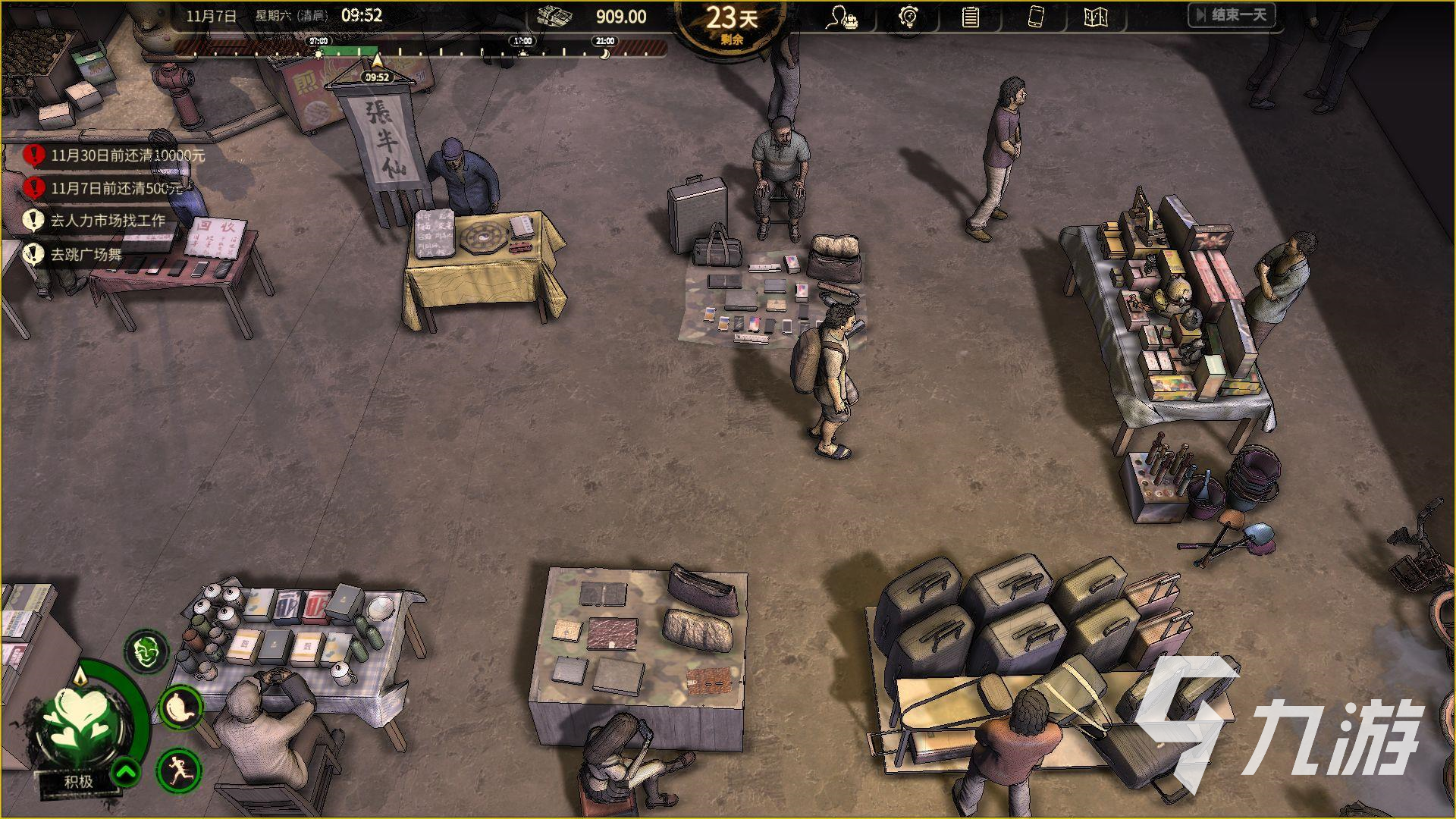The width and height of the screenshot is (1456, 819).
Task: Click the smiling face status icon
Action: [x=146, y=651]
